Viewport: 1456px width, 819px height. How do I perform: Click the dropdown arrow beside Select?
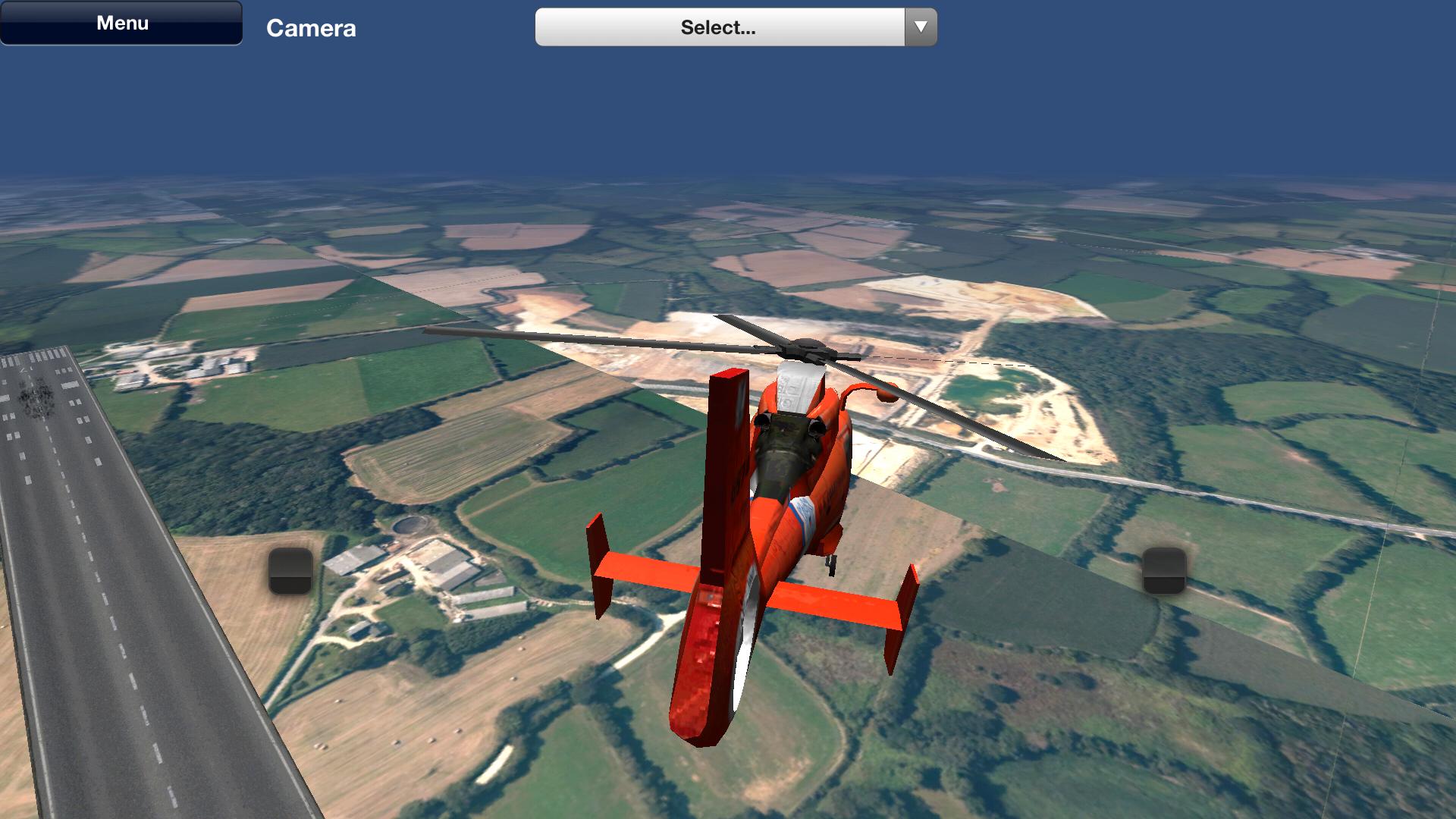[921, 27]
